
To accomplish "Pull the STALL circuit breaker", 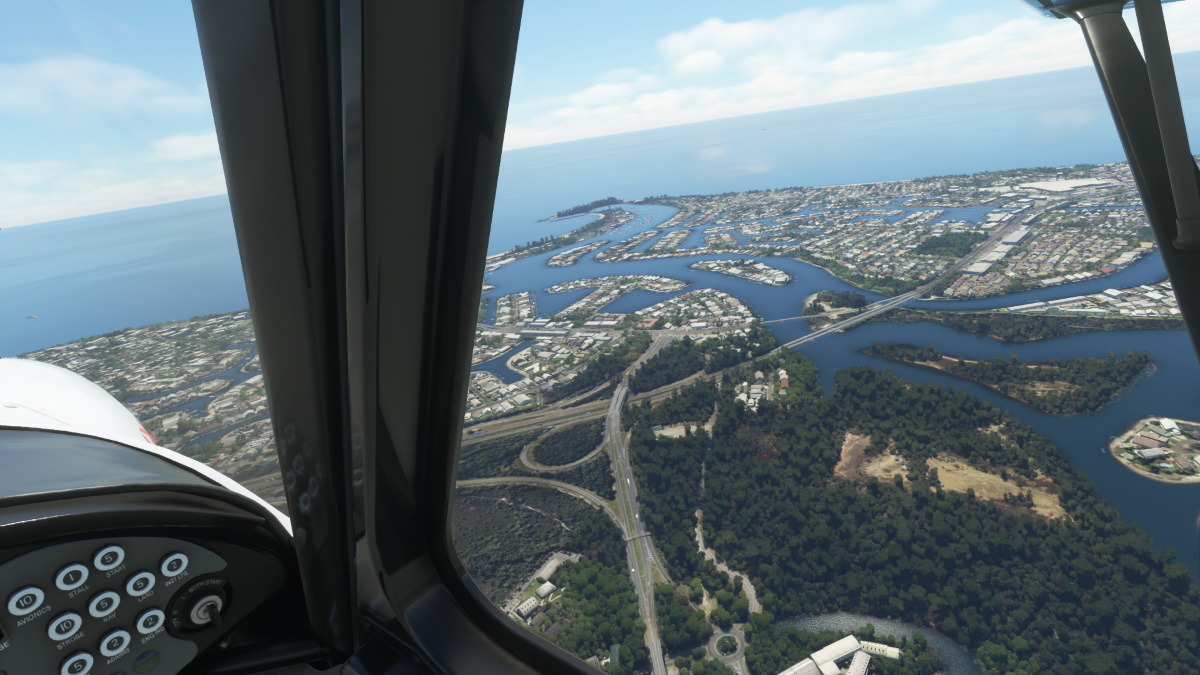I will [x=72, y=576].
